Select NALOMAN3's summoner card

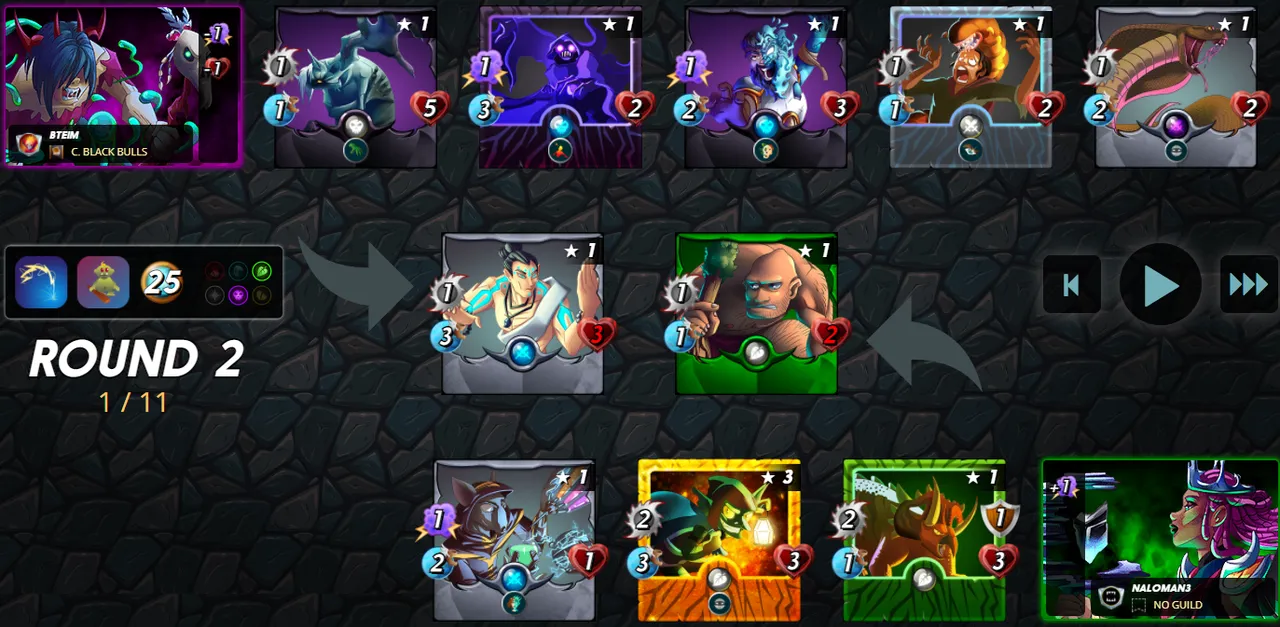[x=1160, y=538]
